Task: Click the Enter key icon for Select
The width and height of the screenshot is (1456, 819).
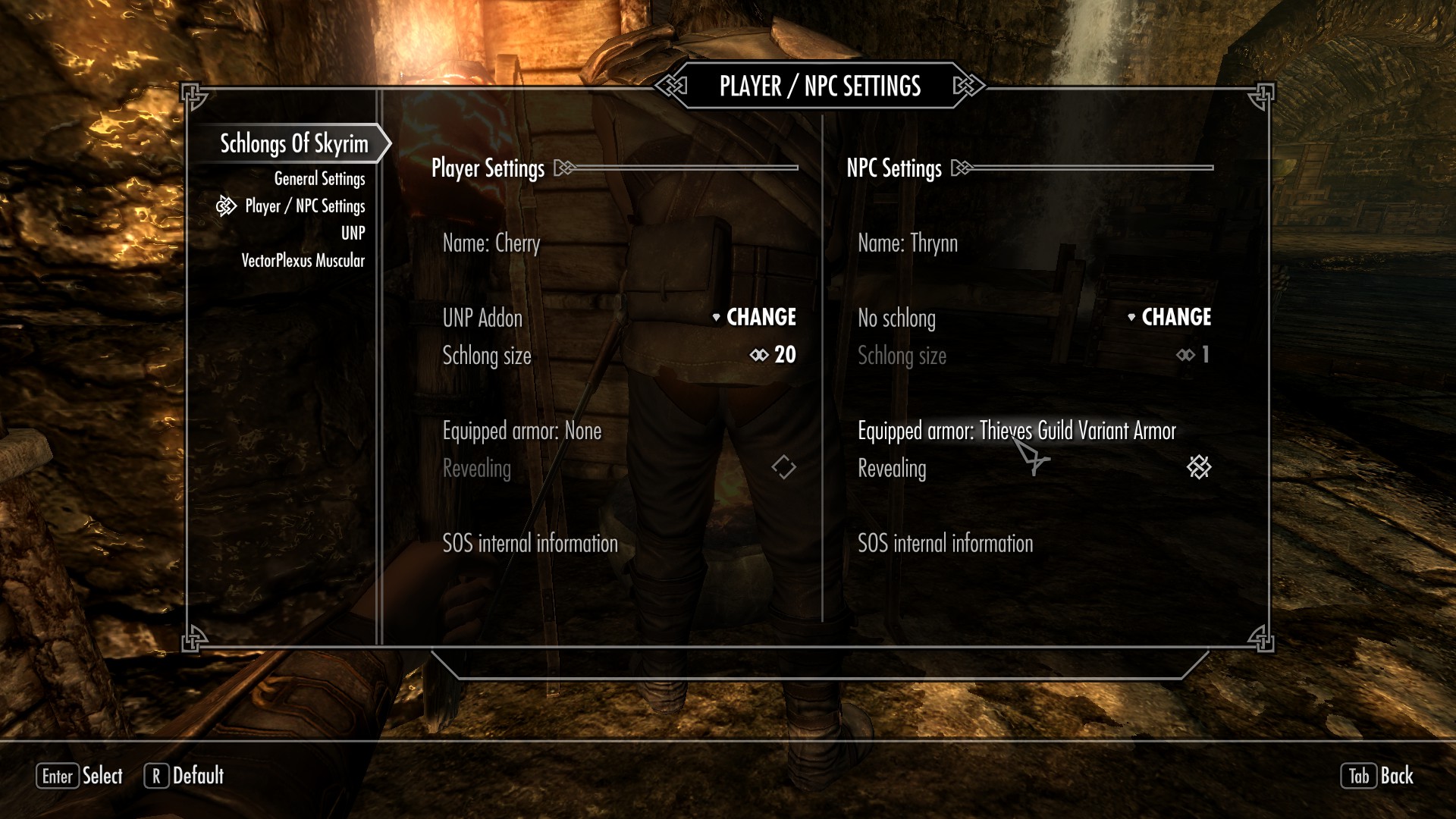Action: point(58,777)
